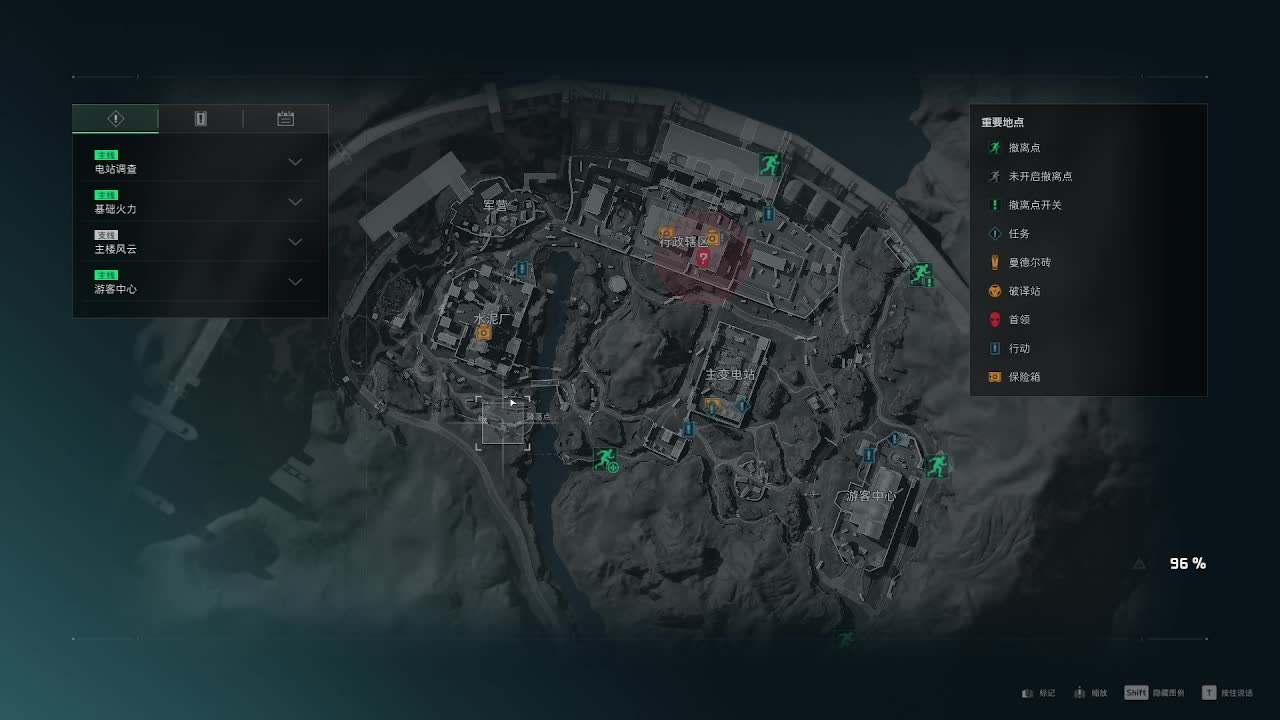This screenshot has height=720, width=1280.
Task: Select the 曼德尔砖 legend filter
Action: 1029,262
